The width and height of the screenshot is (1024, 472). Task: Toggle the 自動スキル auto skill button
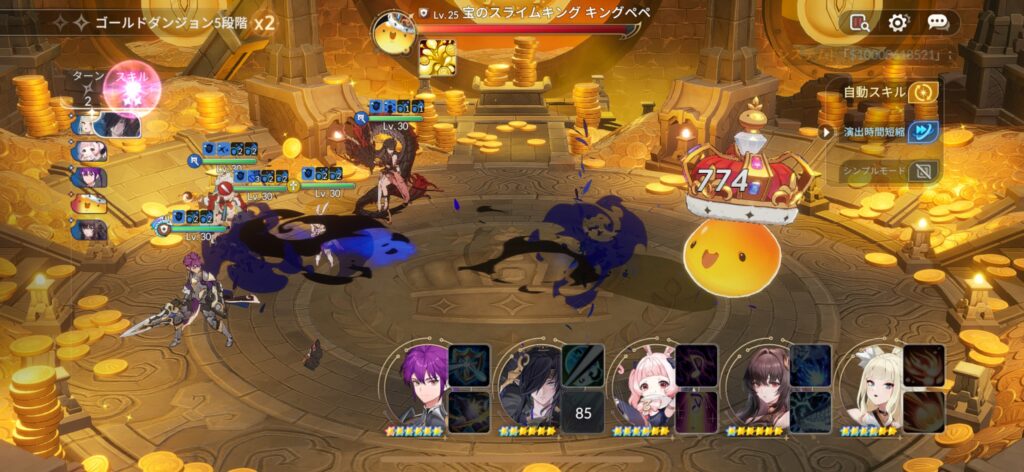[925, 92]
